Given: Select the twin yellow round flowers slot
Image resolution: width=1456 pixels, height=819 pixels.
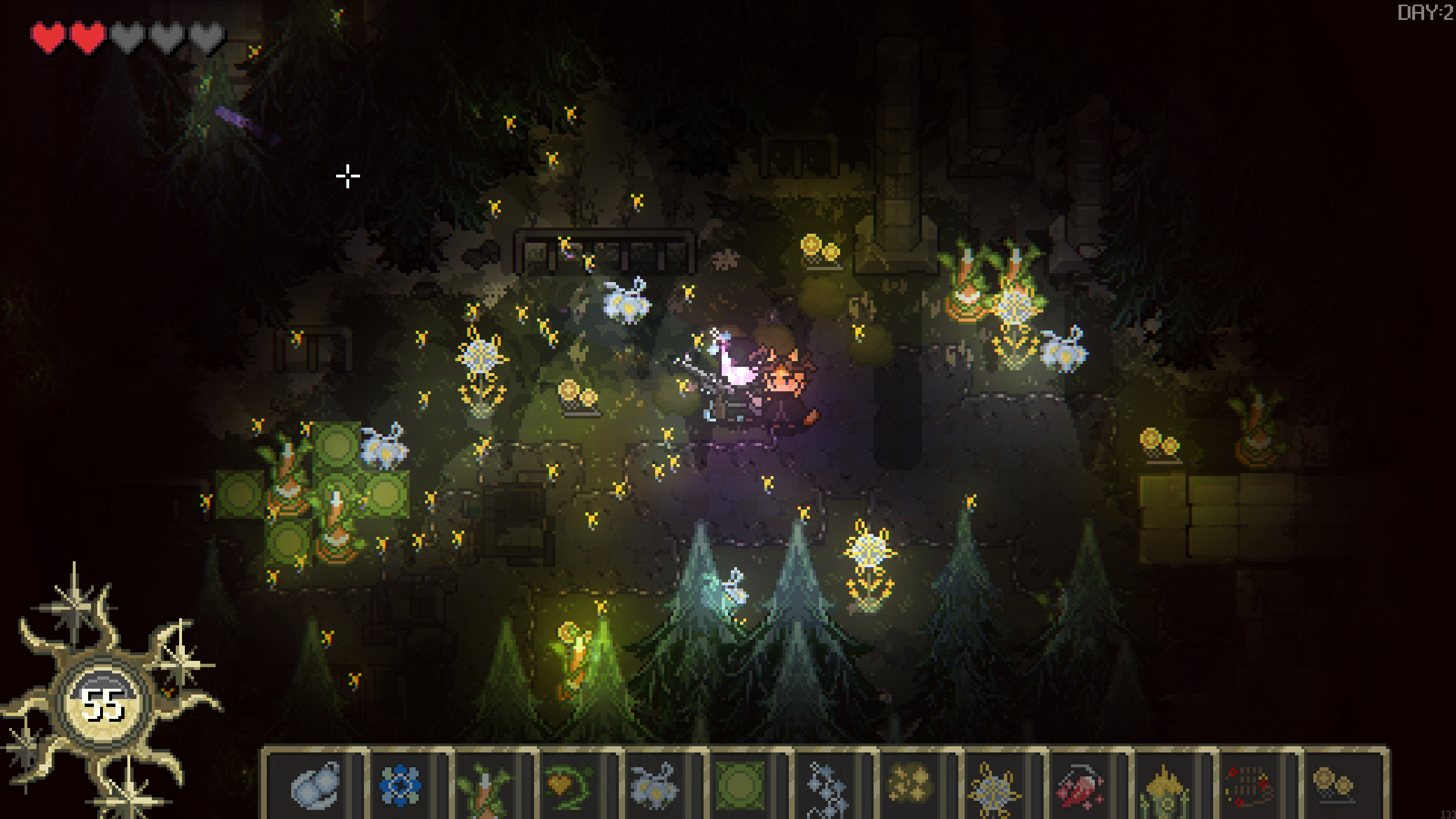Looking at the screenshot, I should 1333,785.
